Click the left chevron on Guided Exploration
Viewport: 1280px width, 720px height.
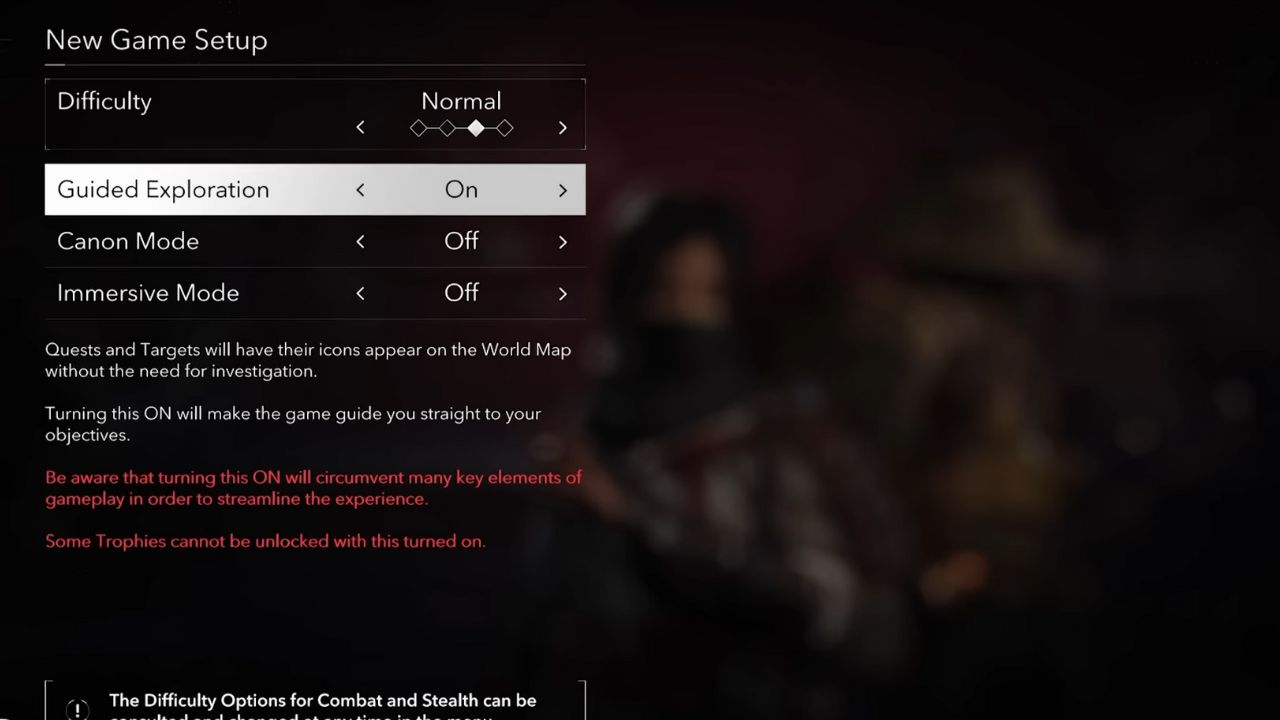coord(360,190)
